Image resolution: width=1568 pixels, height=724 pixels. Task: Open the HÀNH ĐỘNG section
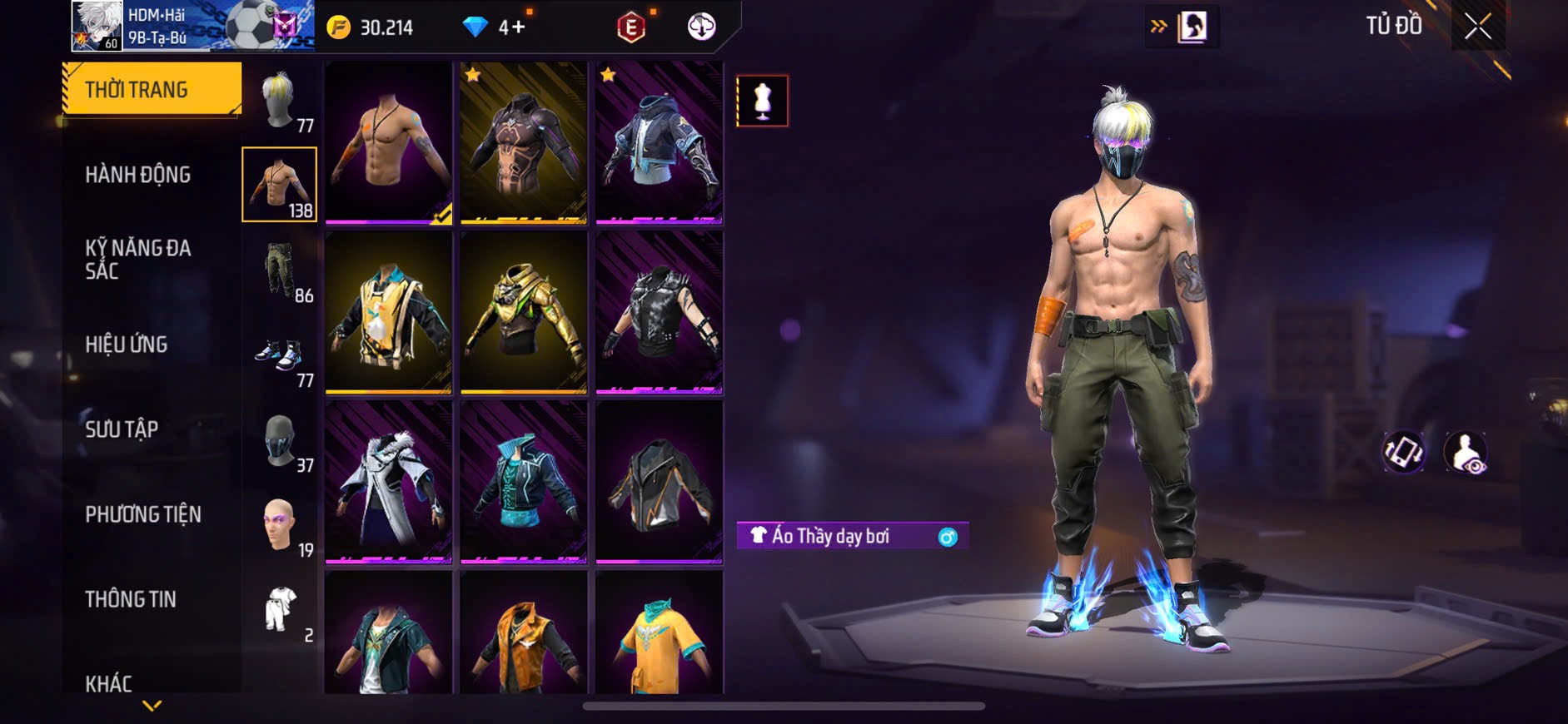(x=138, y=175)
